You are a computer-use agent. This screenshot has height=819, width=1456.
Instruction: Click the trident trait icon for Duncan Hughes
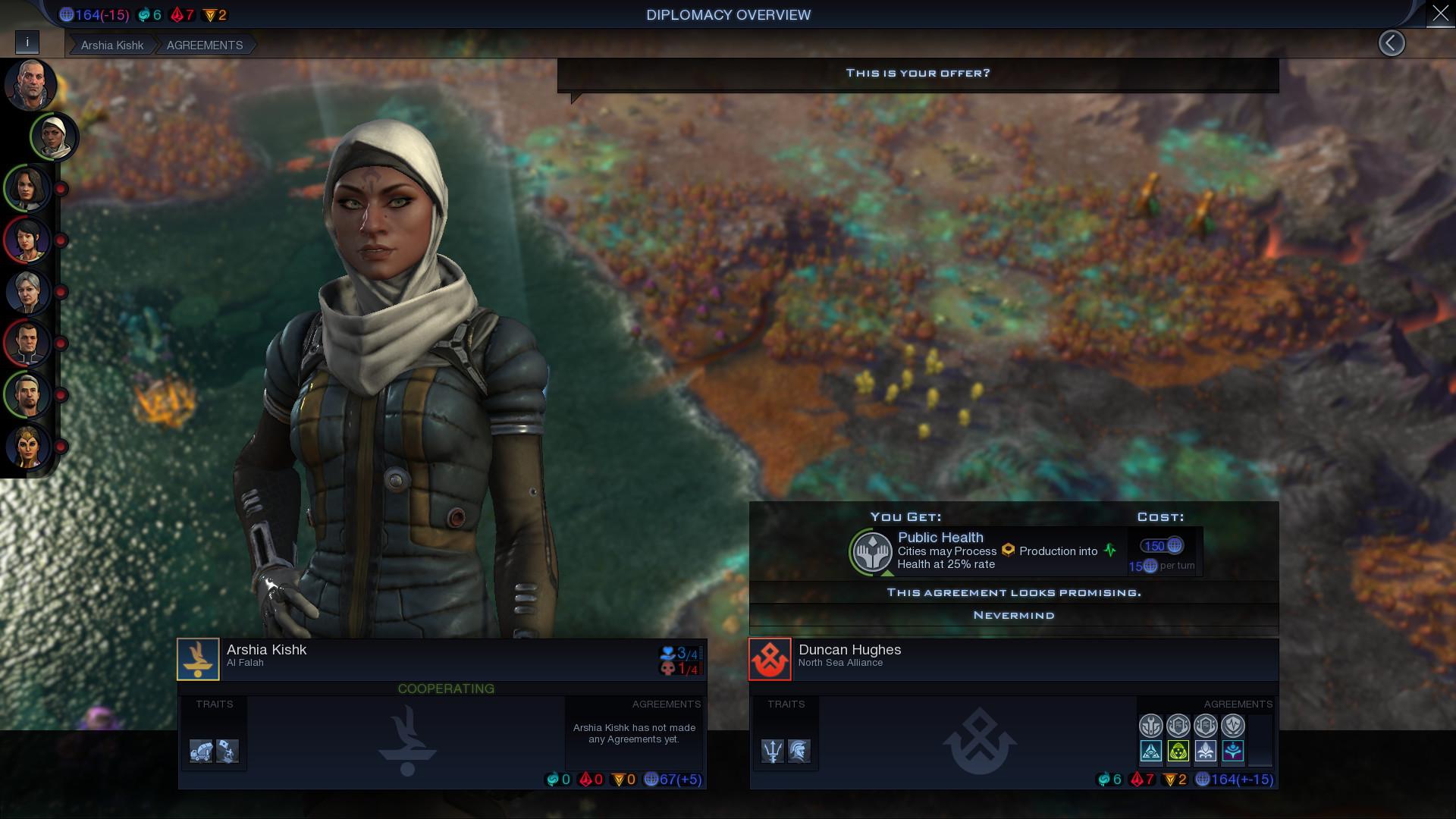pos(773,752)
